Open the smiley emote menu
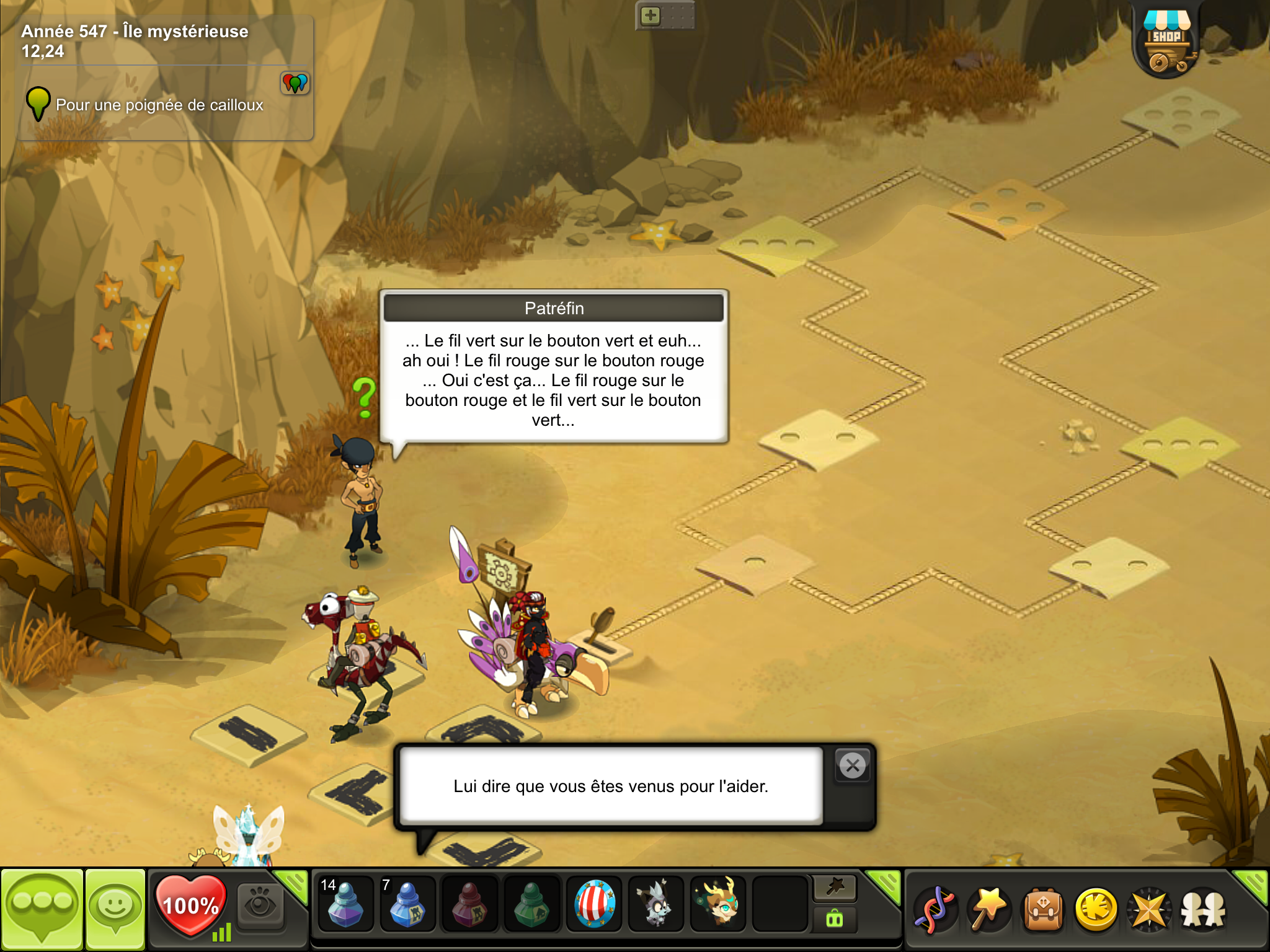The height and width of the screenshot is (952, 1270). (115, 909)
